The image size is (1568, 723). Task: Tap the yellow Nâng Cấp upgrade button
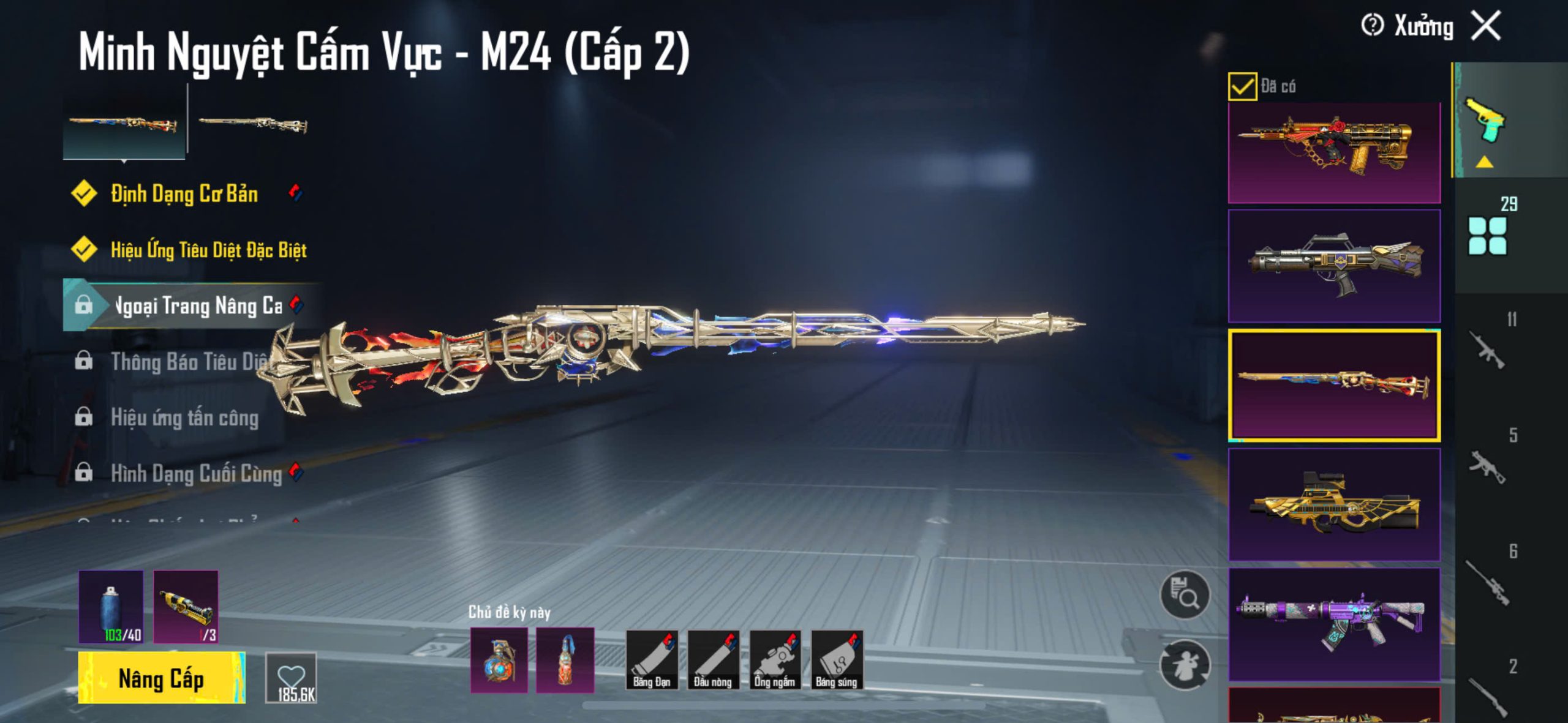click(162, 678)
